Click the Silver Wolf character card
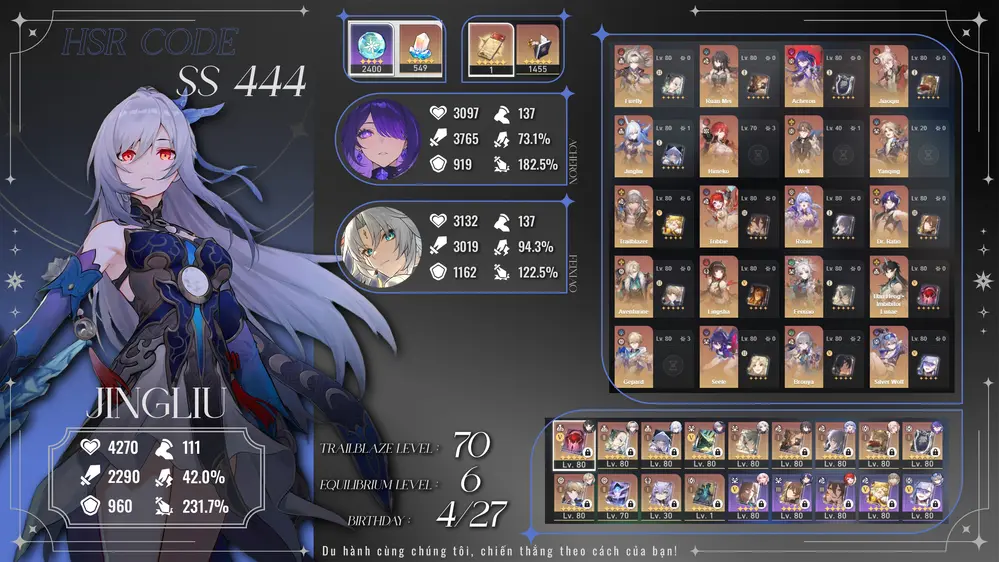The height and width of the screenshot is (562, 999). click(x=889, y=357)
